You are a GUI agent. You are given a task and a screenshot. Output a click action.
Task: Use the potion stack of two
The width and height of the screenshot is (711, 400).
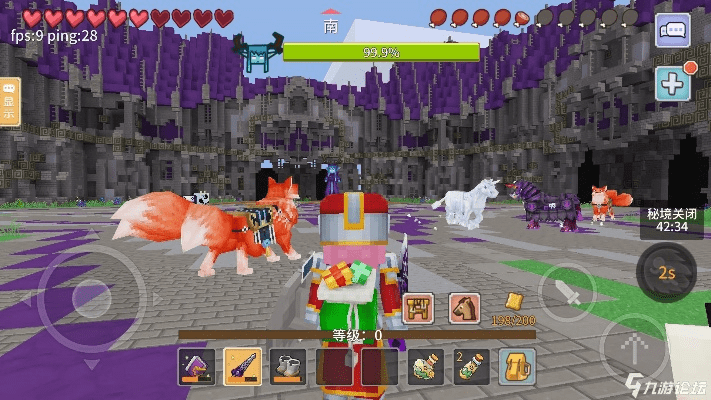tap(471, 366)
